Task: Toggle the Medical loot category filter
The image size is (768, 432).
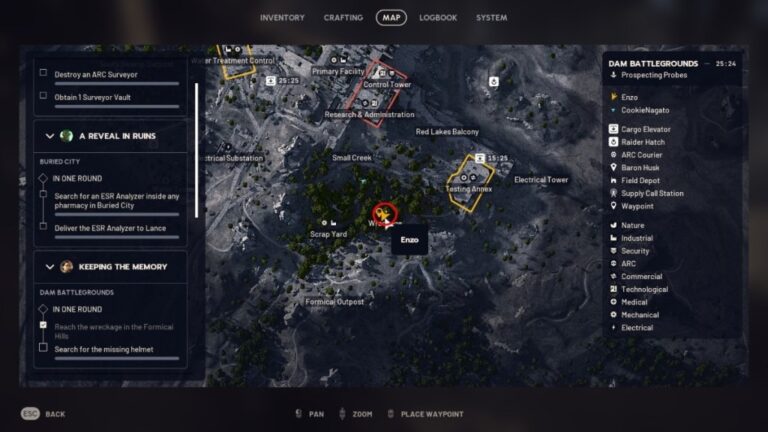Action: point(634,302)
